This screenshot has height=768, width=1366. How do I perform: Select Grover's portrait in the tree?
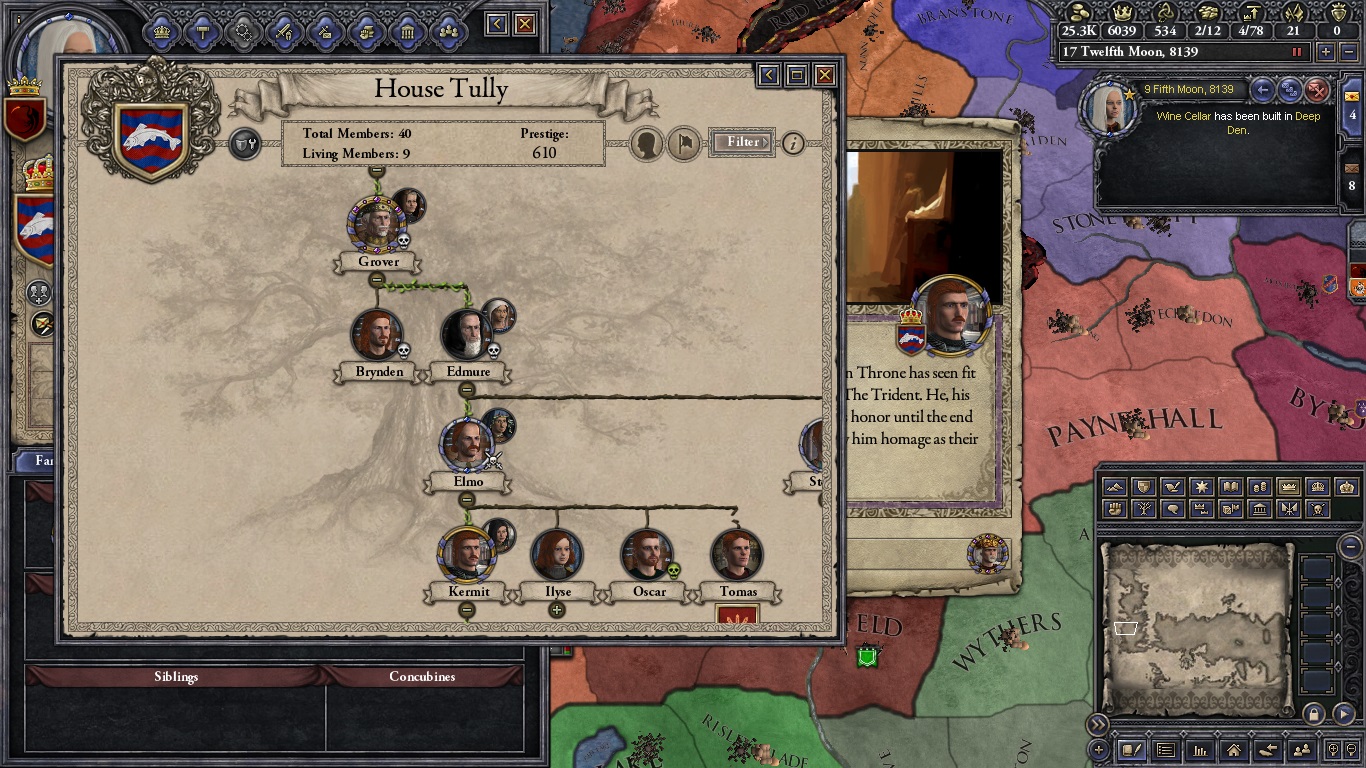point(378,225)
